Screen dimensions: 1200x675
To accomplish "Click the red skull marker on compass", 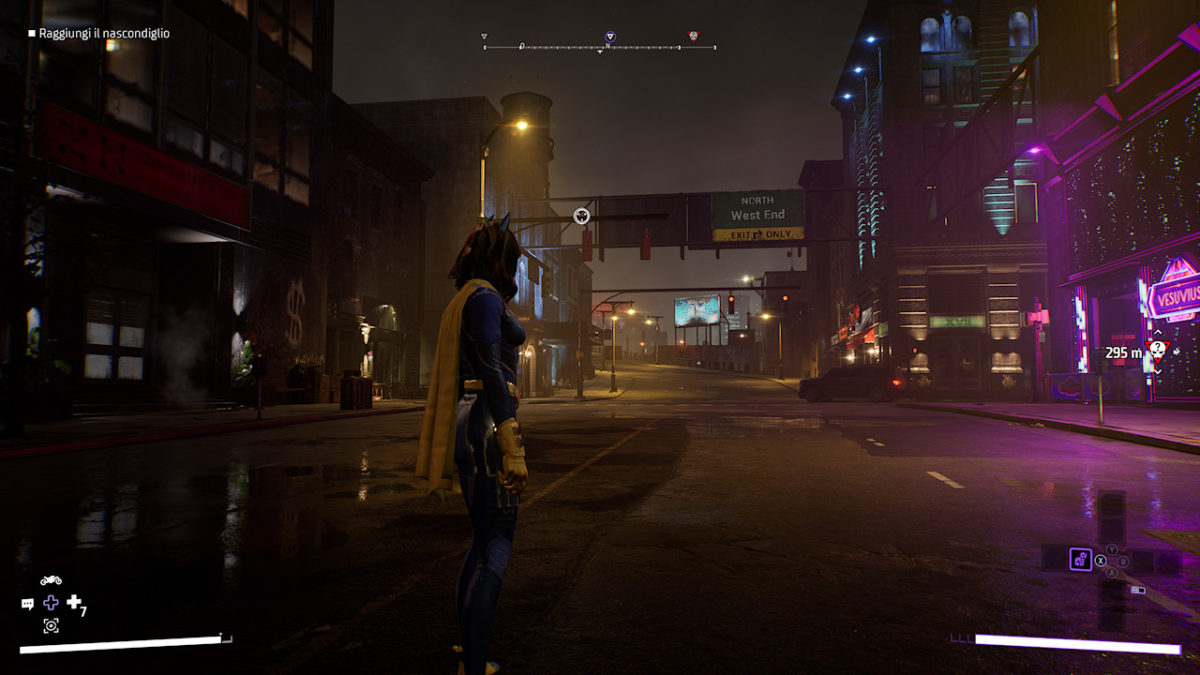I will tap(693, 37).
